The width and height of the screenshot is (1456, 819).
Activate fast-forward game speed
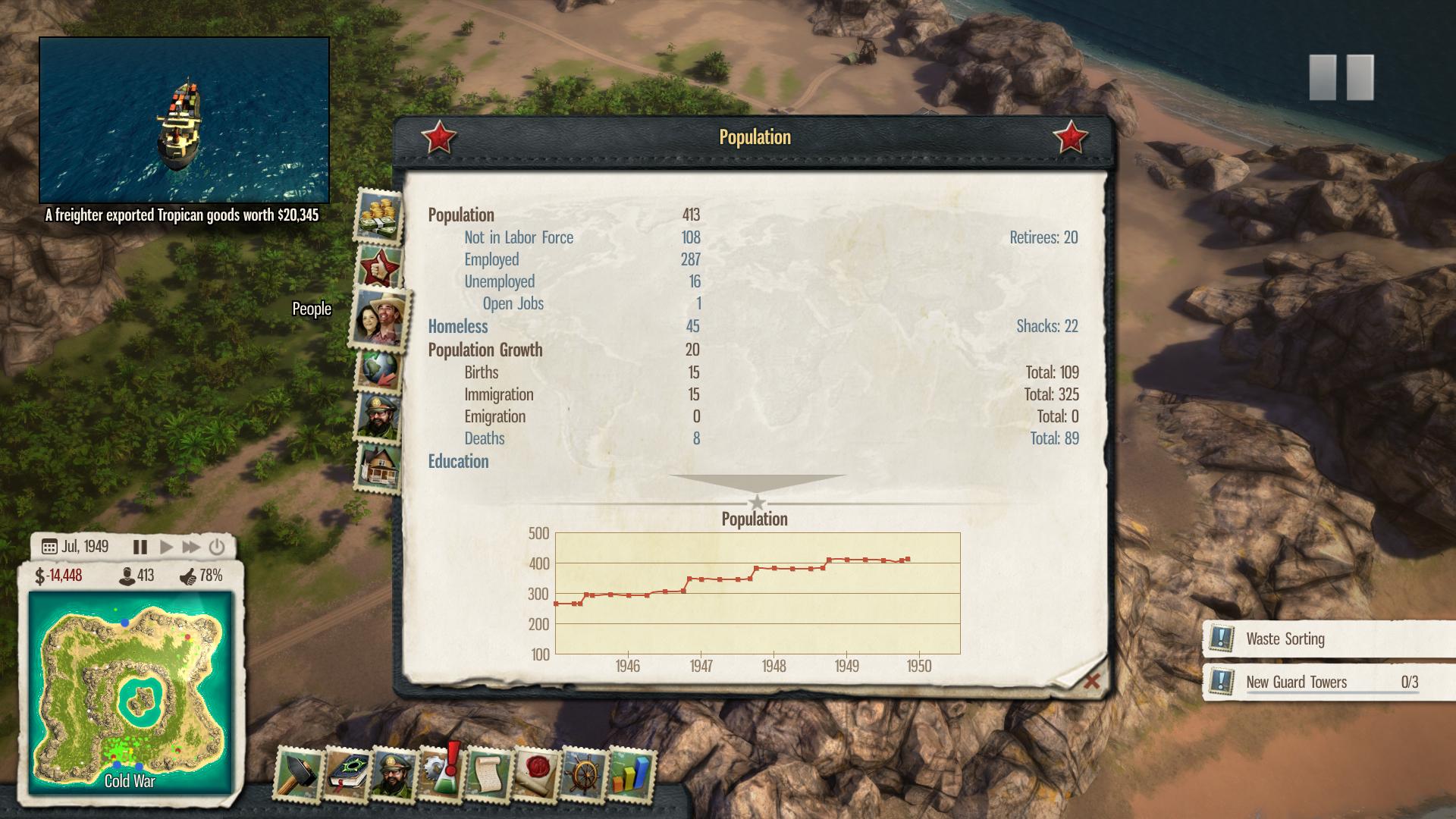click(x=191, y=547)
